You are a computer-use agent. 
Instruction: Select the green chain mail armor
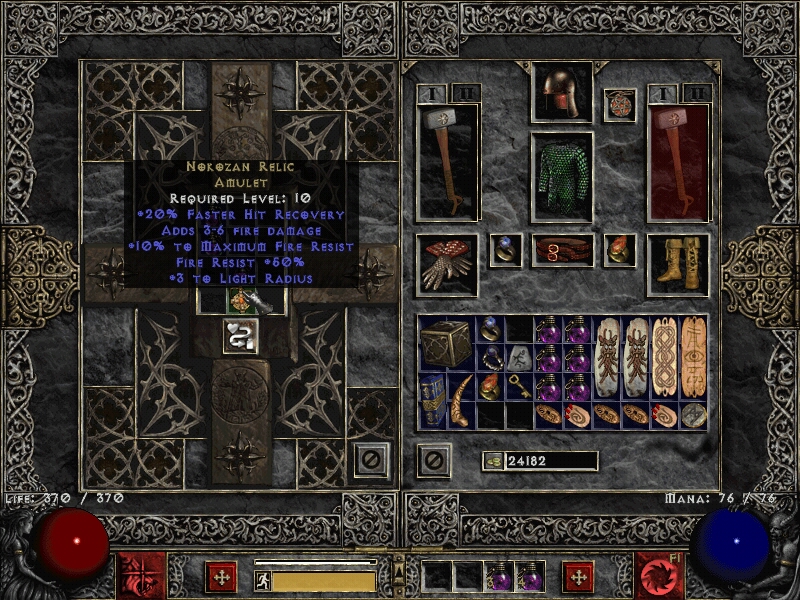(561, 177)
